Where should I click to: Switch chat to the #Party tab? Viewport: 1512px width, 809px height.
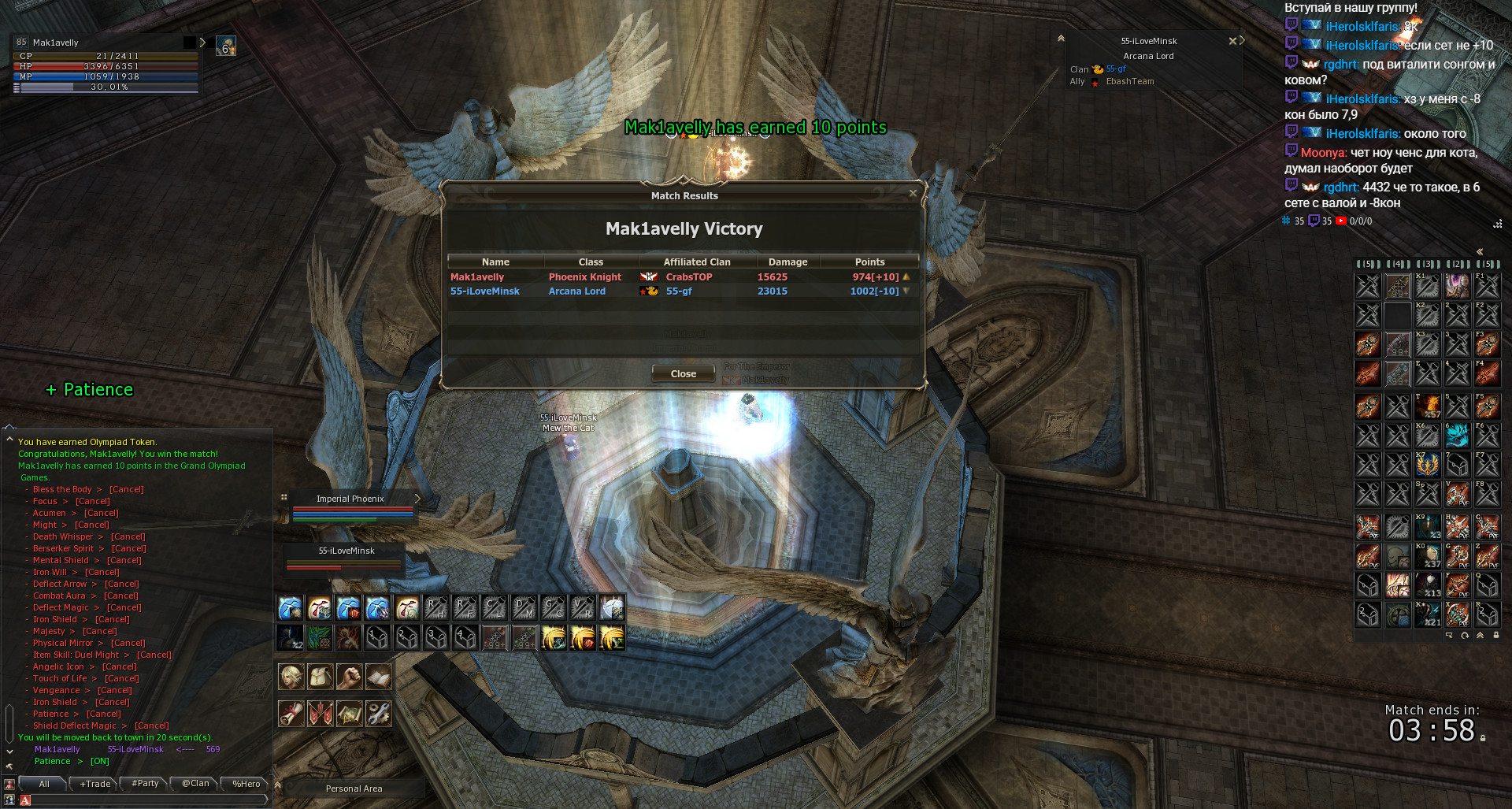pyautogui.click(x=145, y=784)
